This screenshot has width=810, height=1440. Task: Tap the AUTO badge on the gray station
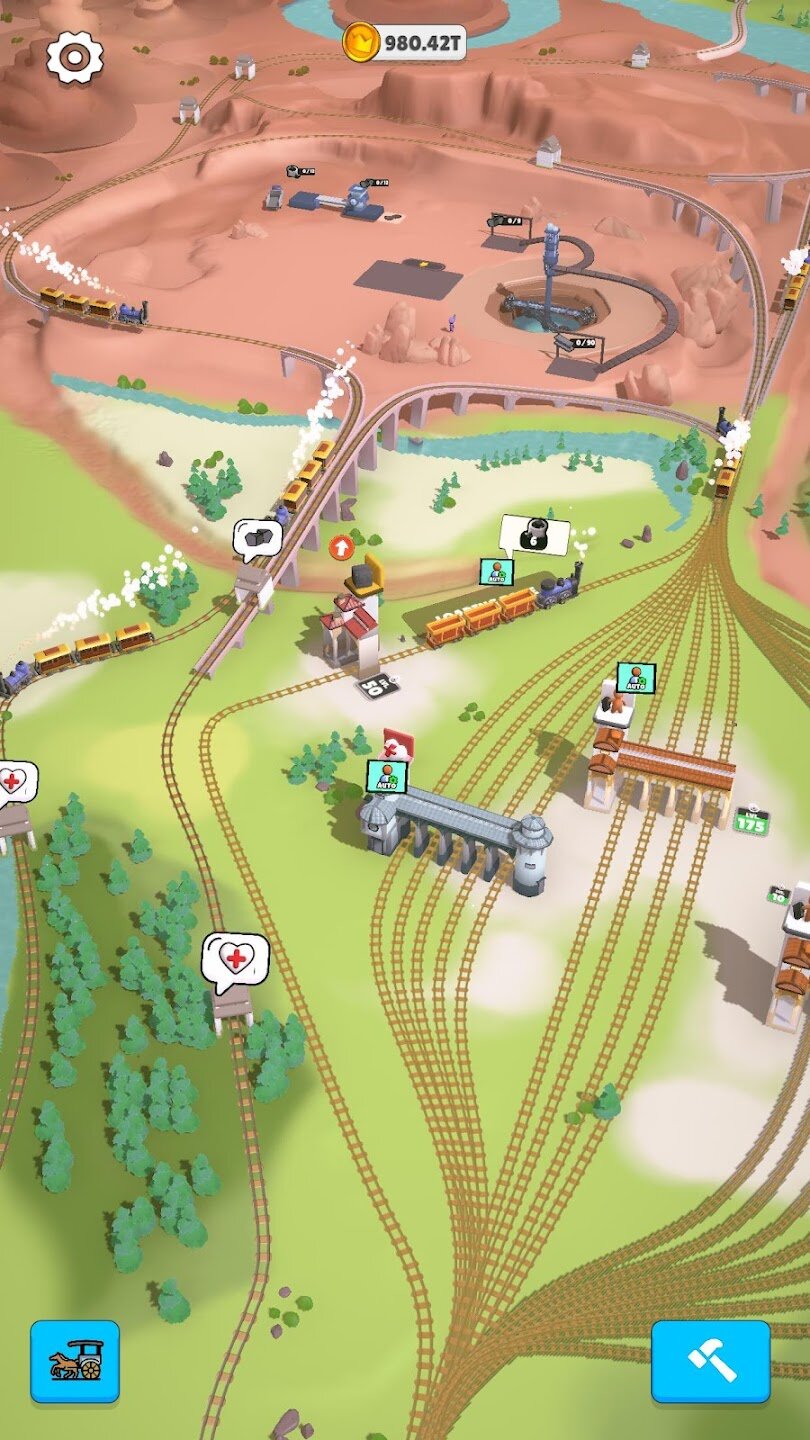coord(386,776)
